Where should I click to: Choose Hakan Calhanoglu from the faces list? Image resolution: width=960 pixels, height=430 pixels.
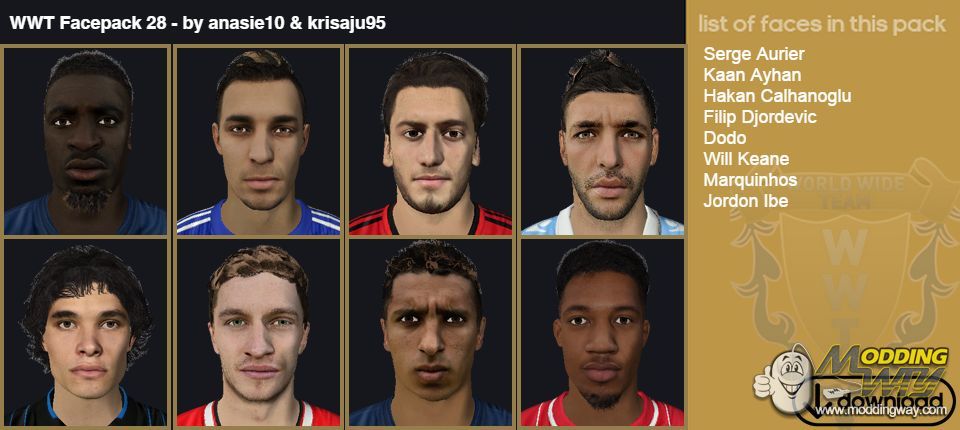tap(777, 96)
